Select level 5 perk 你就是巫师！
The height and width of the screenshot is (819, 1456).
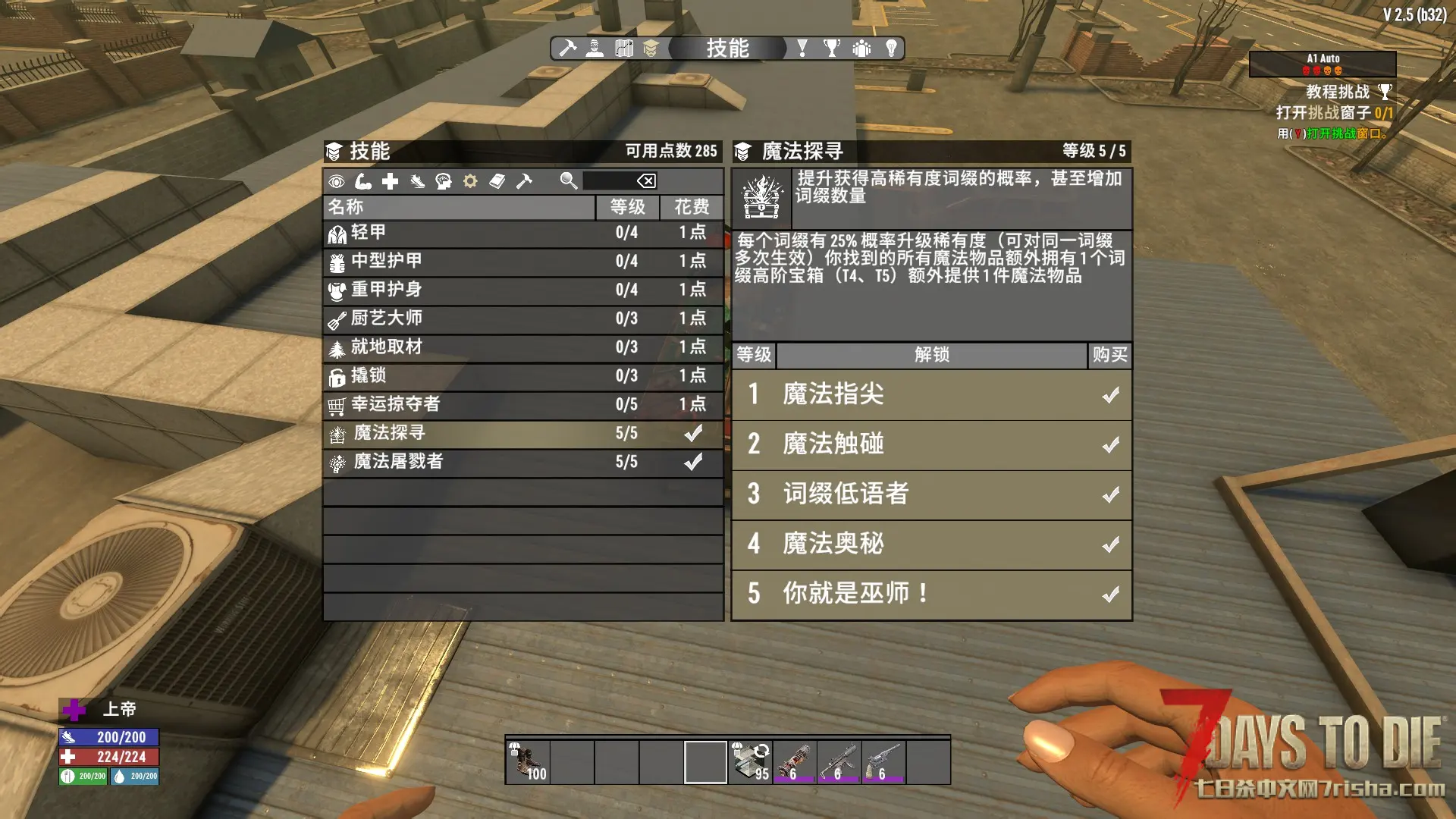(931, 594)
